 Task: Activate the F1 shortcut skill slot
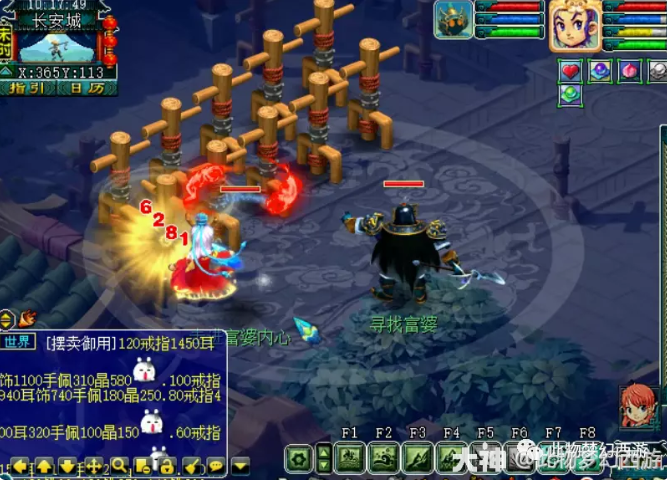(x=350, y=459)
